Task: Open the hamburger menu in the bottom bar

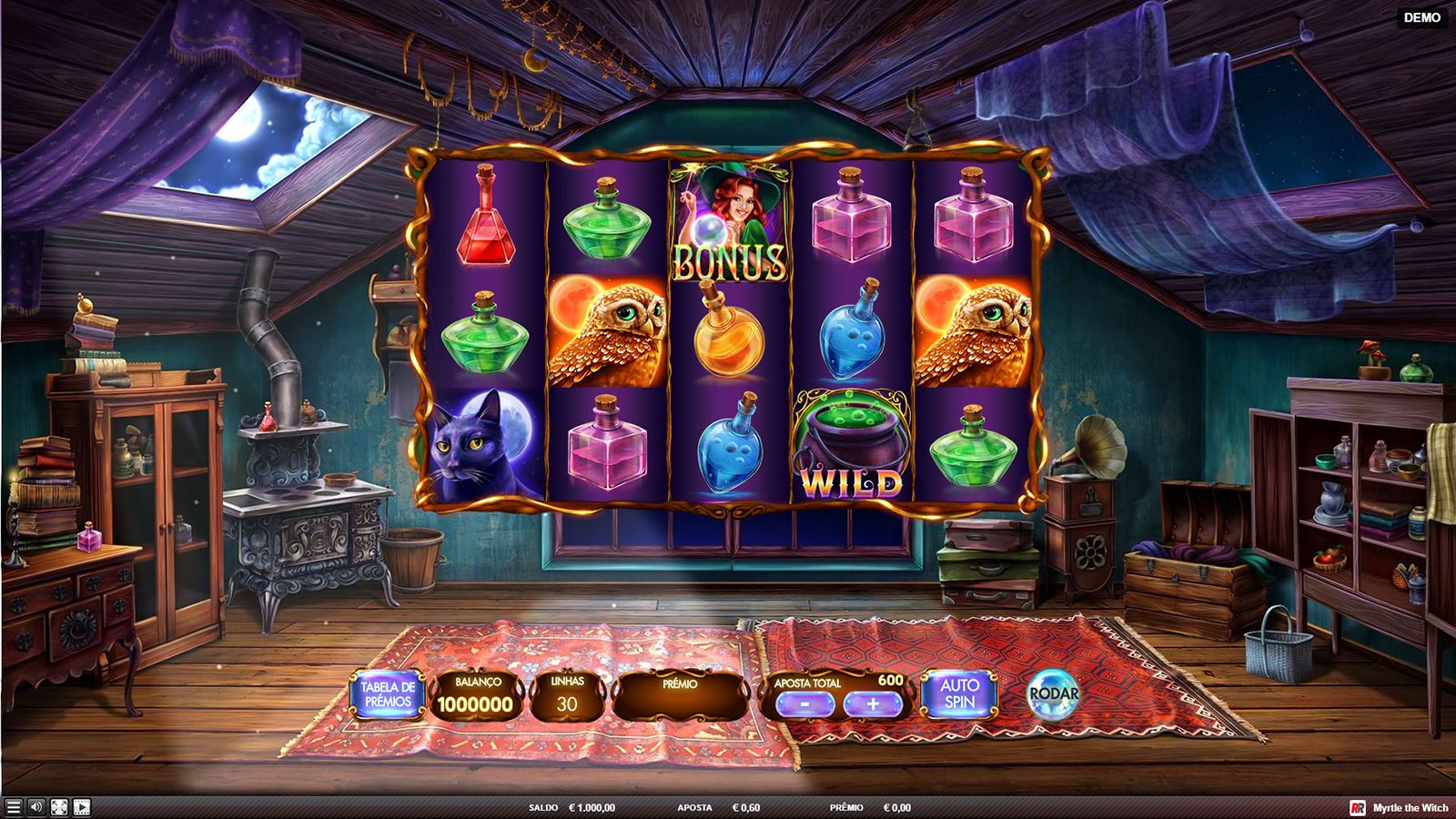Action: pyautogui.click(x=14, y=807)
